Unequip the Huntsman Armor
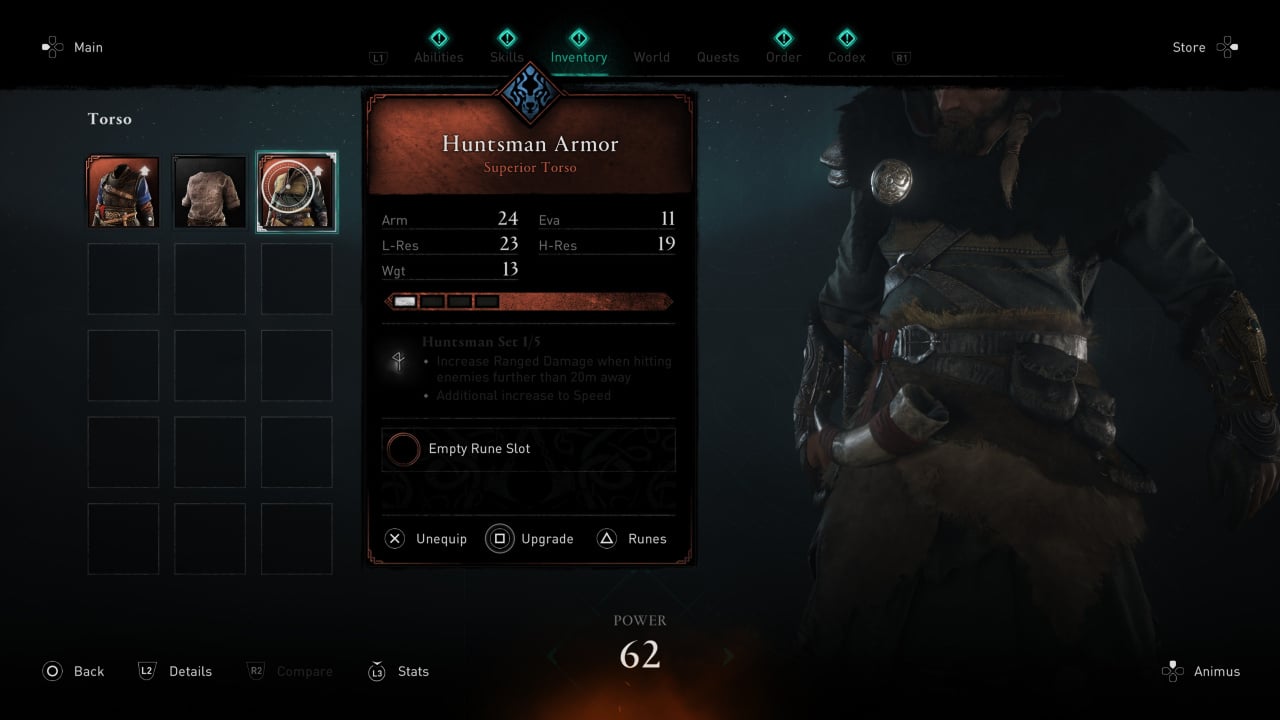 pos(427,539)
